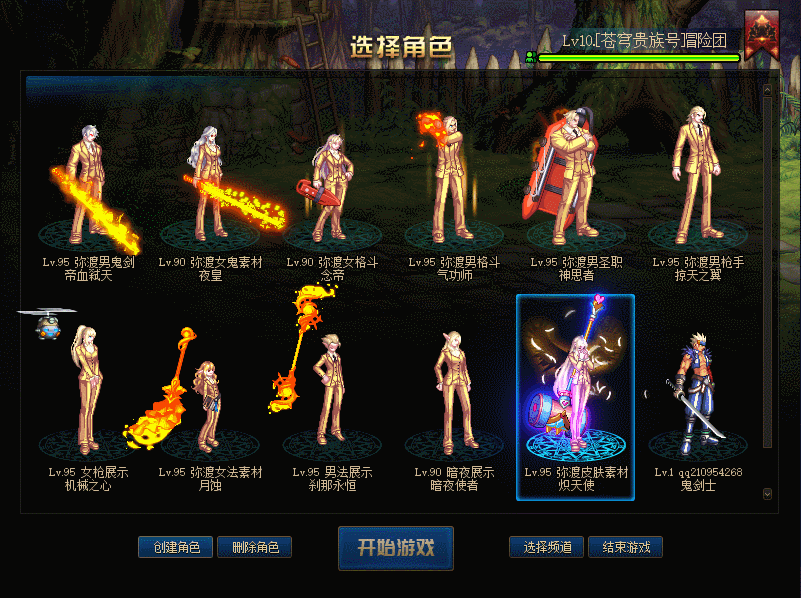Click the 删除角色 delete character button
Image resolution: width=801 pixels, height=598 pixels.
click(254, 547)
